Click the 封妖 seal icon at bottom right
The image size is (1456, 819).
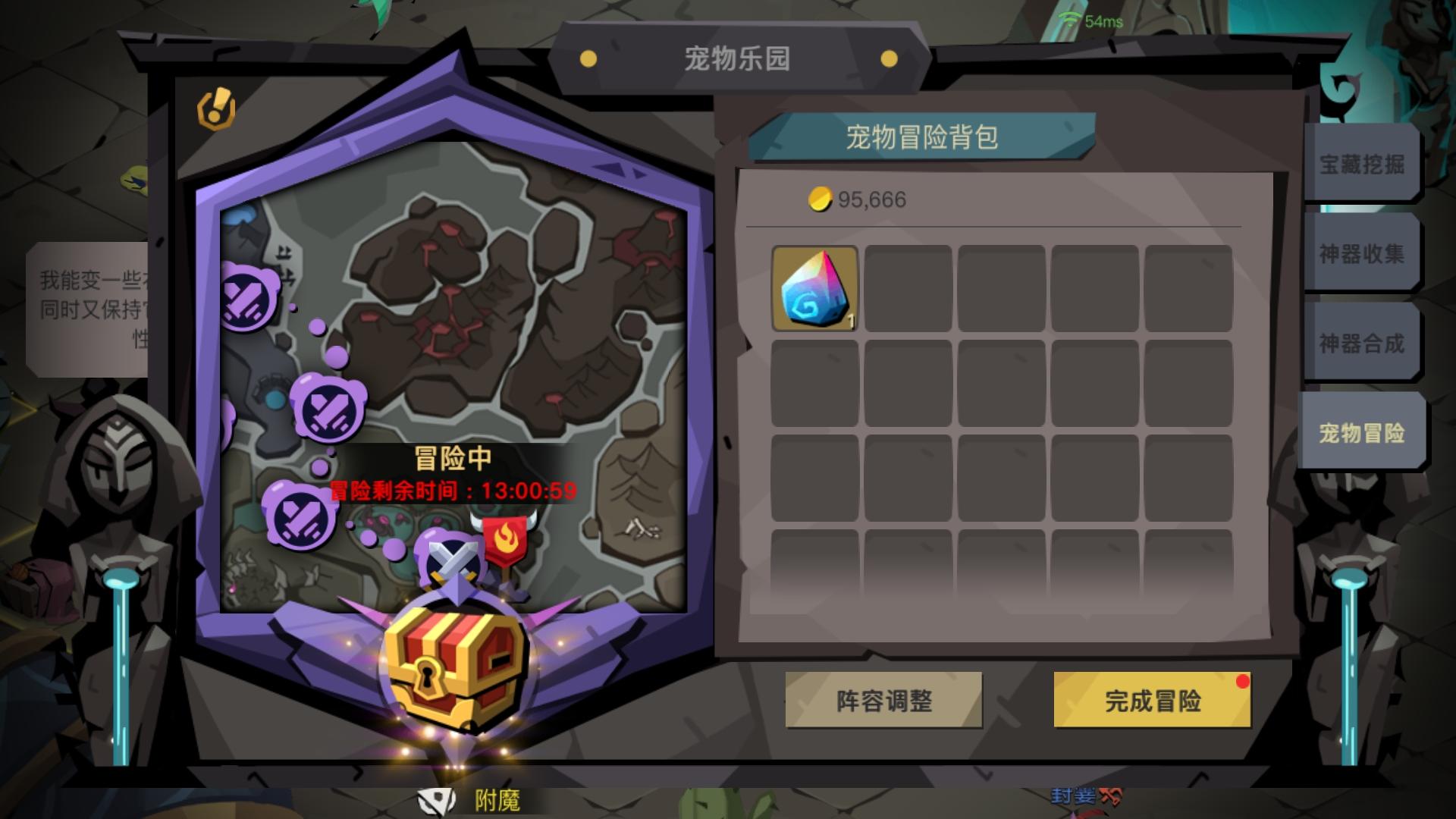[x=1084, y=797]
